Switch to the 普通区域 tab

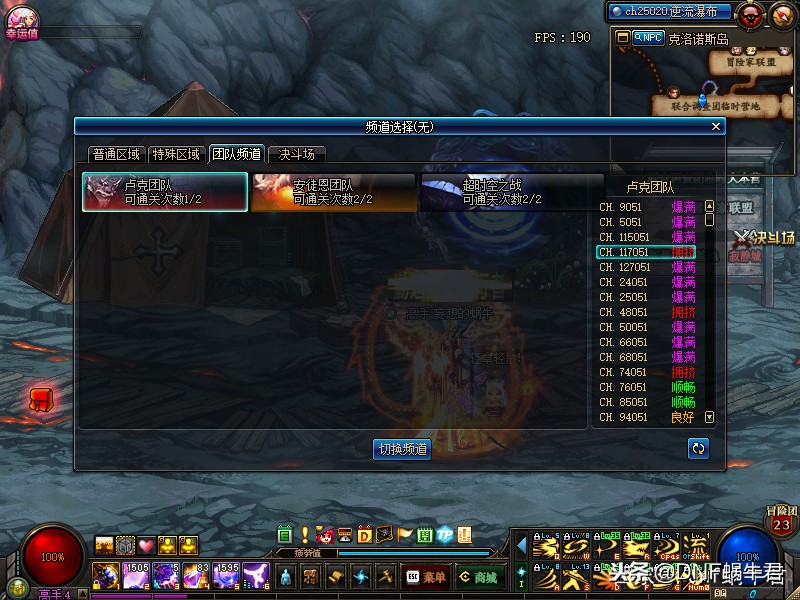tap(116, 154)
